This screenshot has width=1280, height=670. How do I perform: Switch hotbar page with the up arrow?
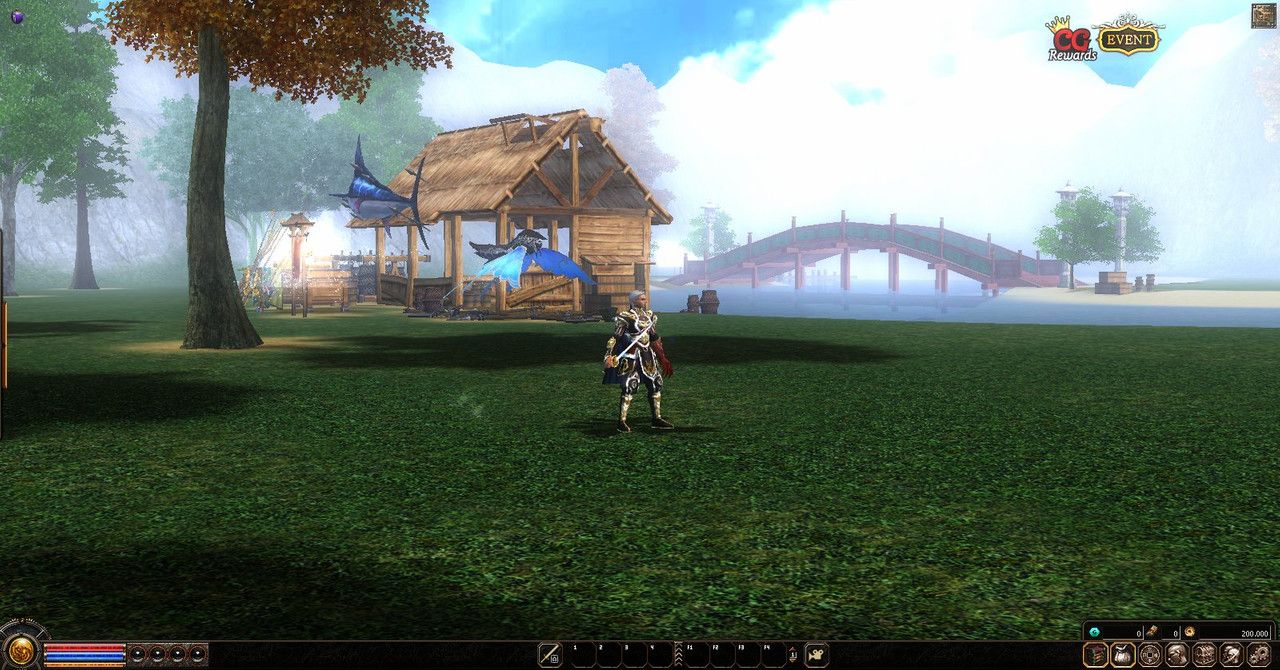click(792, 649)
